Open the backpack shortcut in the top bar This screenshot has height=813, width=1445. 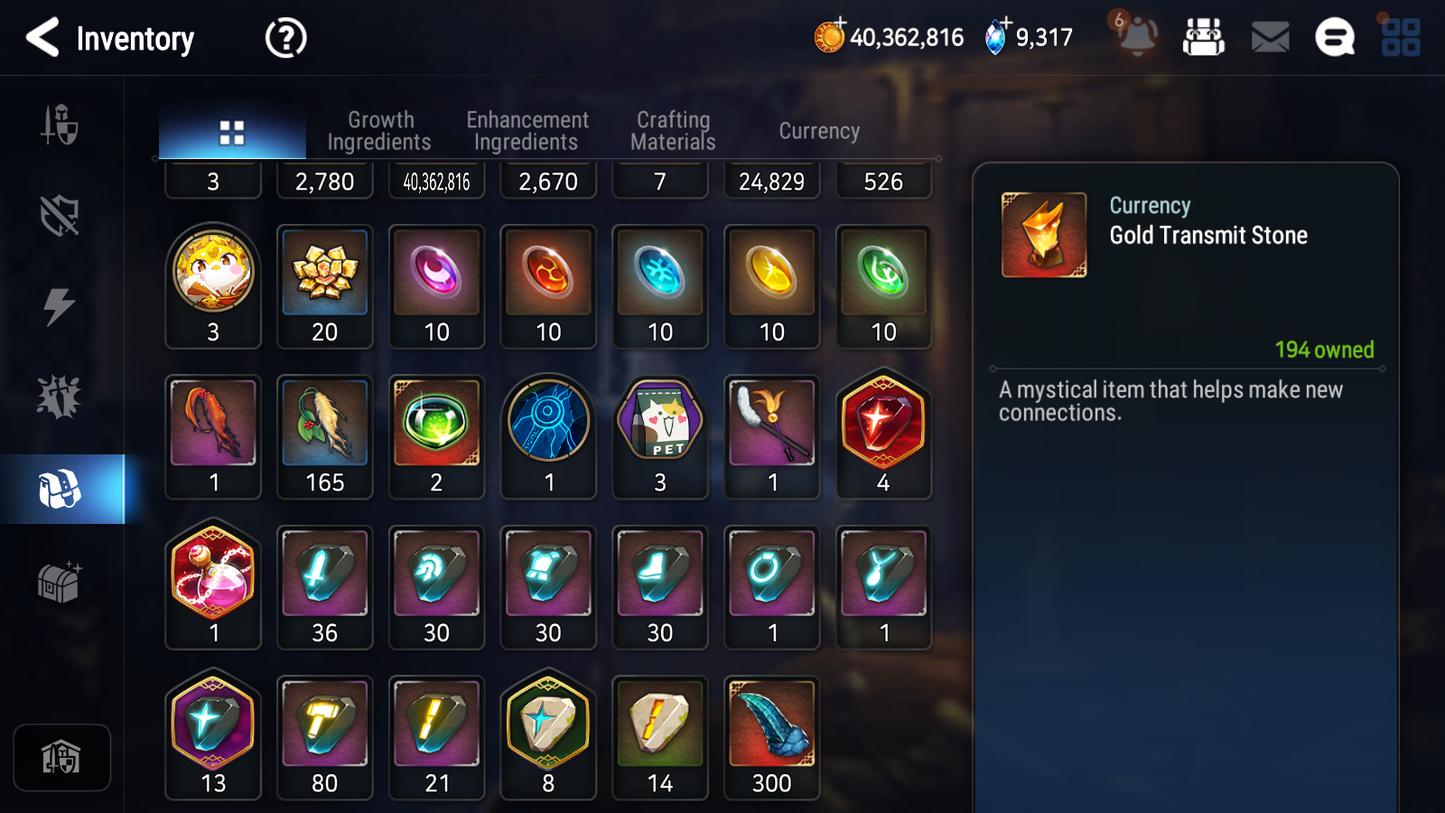pyautogui.click(x=1204, y=36)
